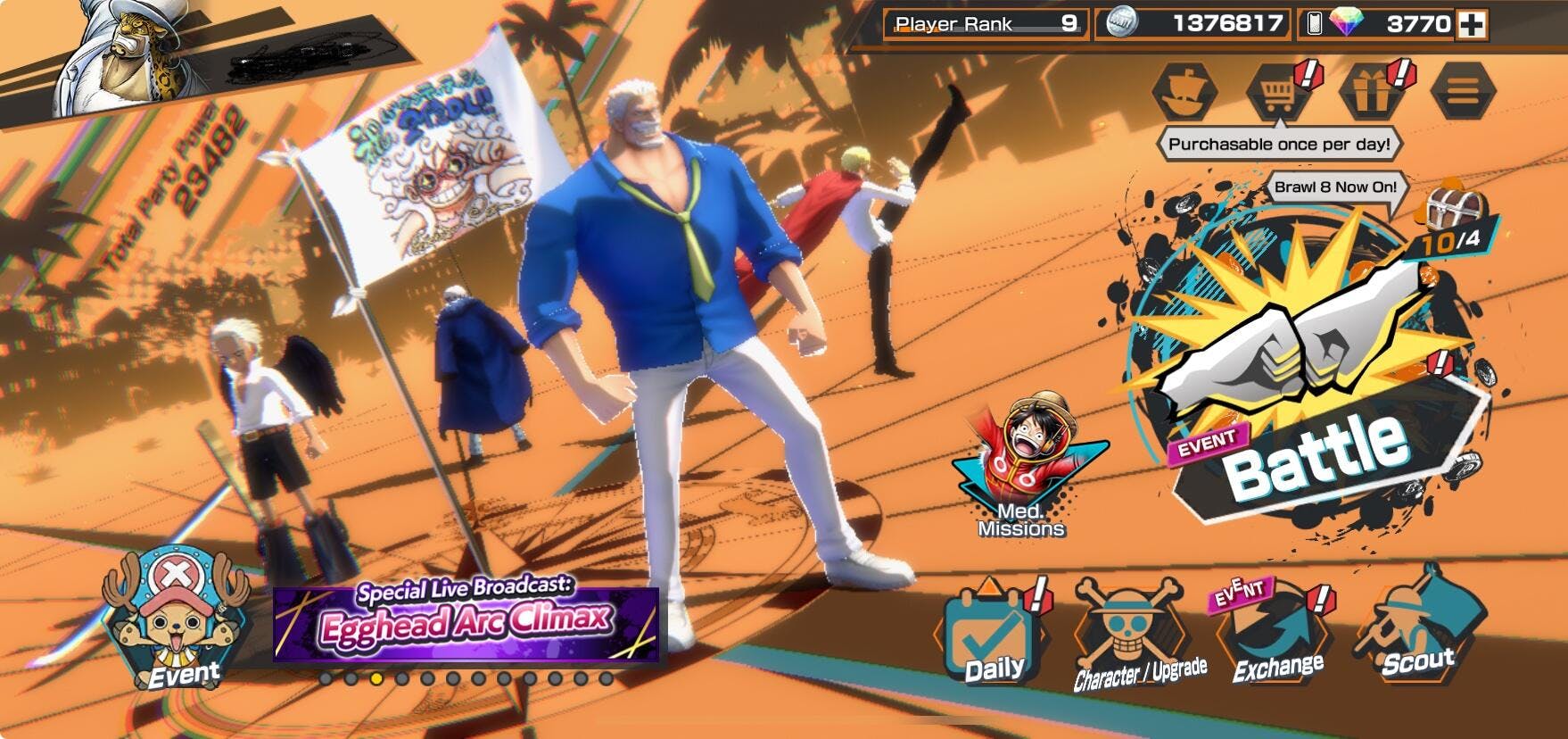
Task: Open the hamburger main menu
Action: click(1463, 90)
